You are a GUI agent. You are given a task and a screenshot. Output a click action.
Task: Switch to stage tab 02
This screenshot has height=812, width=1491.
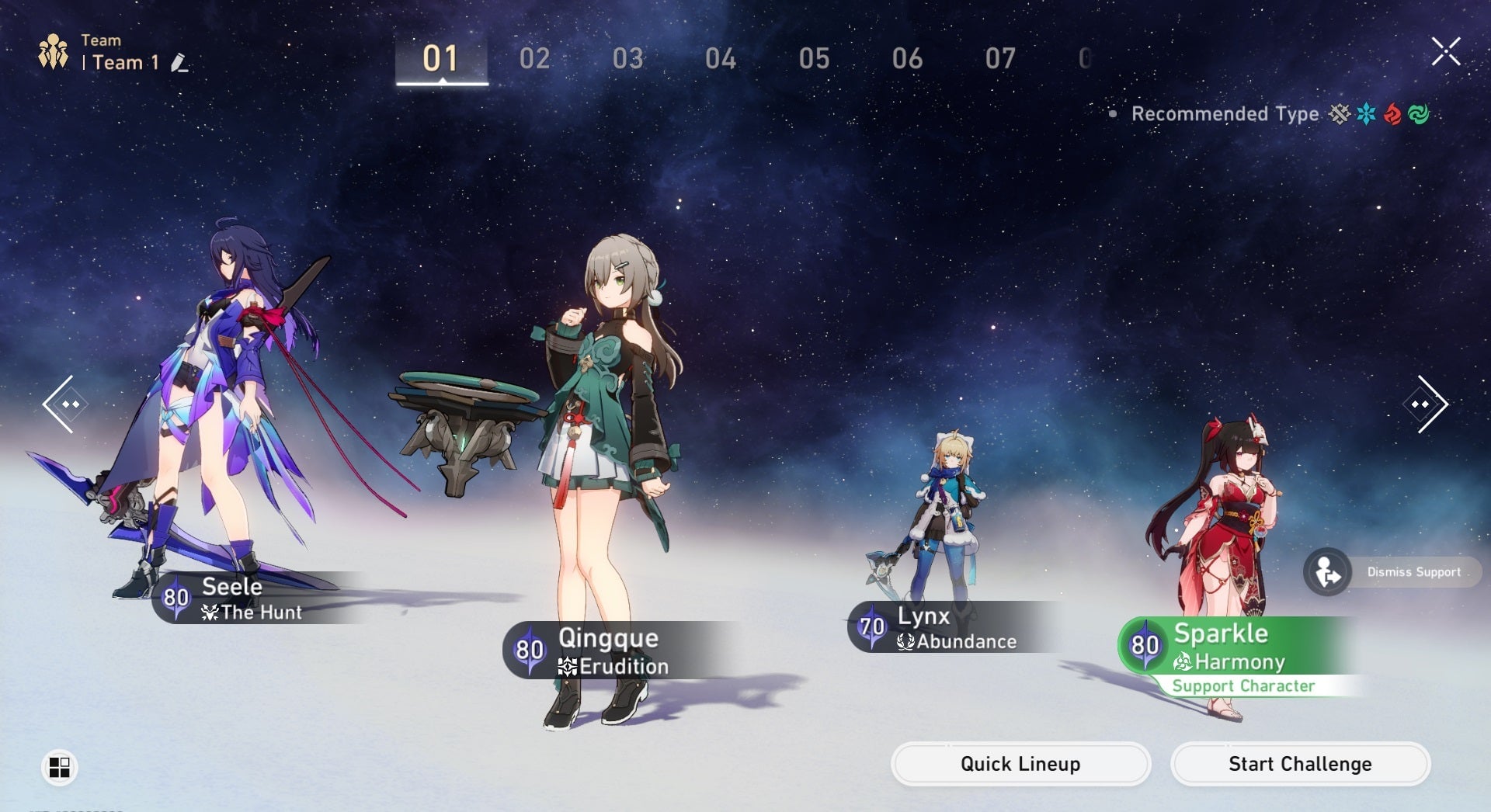coord(535,57)
